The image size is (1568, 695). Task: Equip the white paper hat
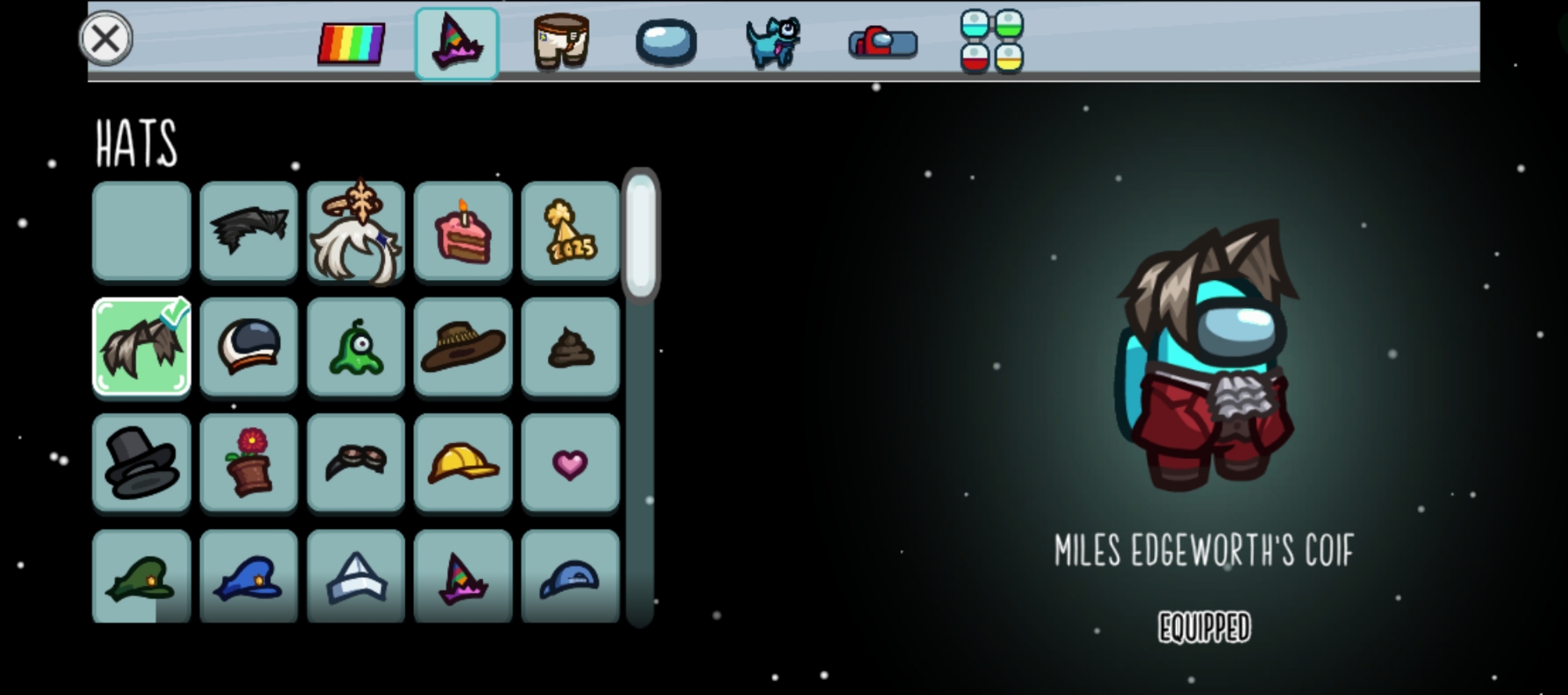(356, 577)
